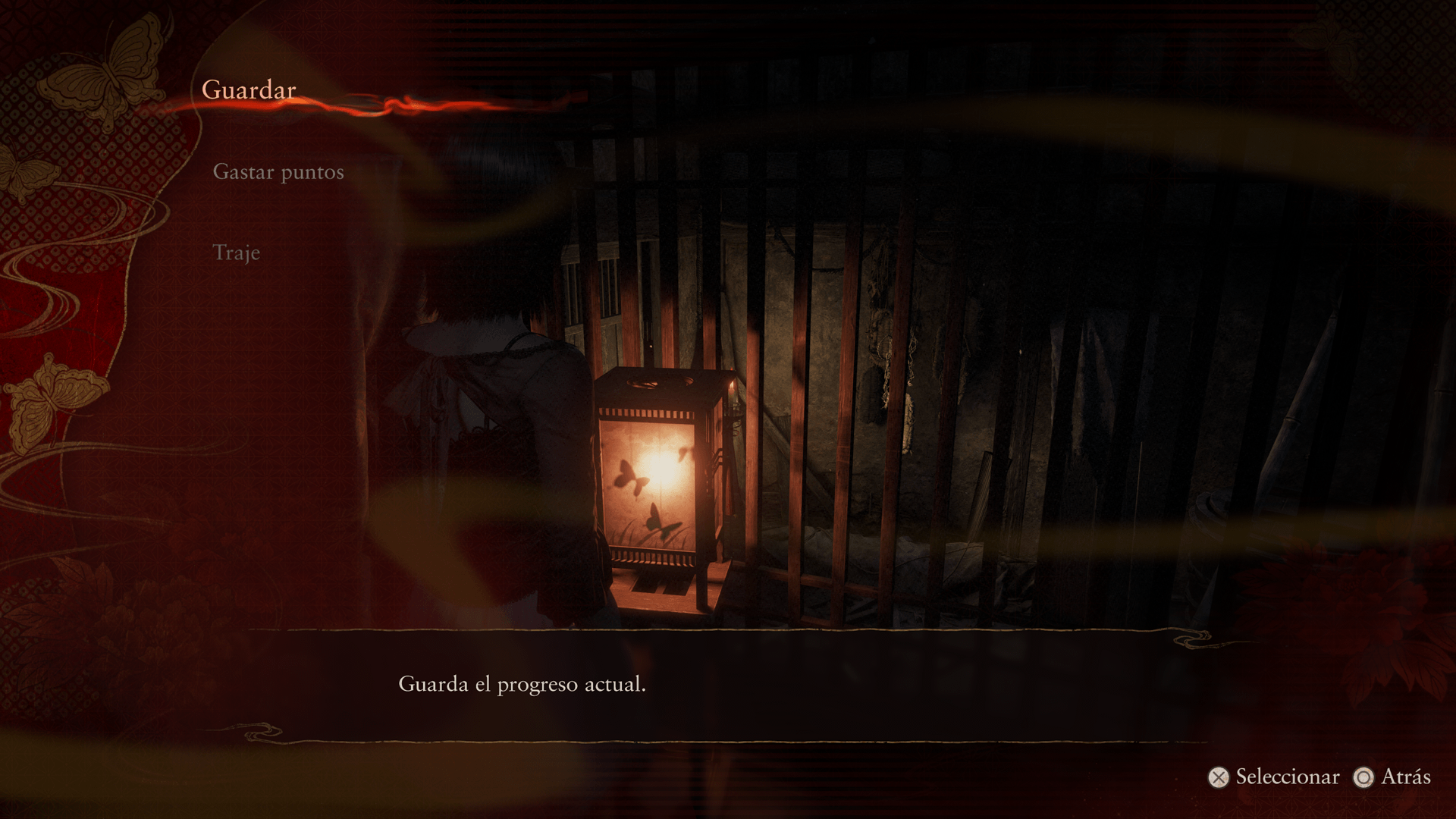Choose the Traje menu entry

(237, 253)
